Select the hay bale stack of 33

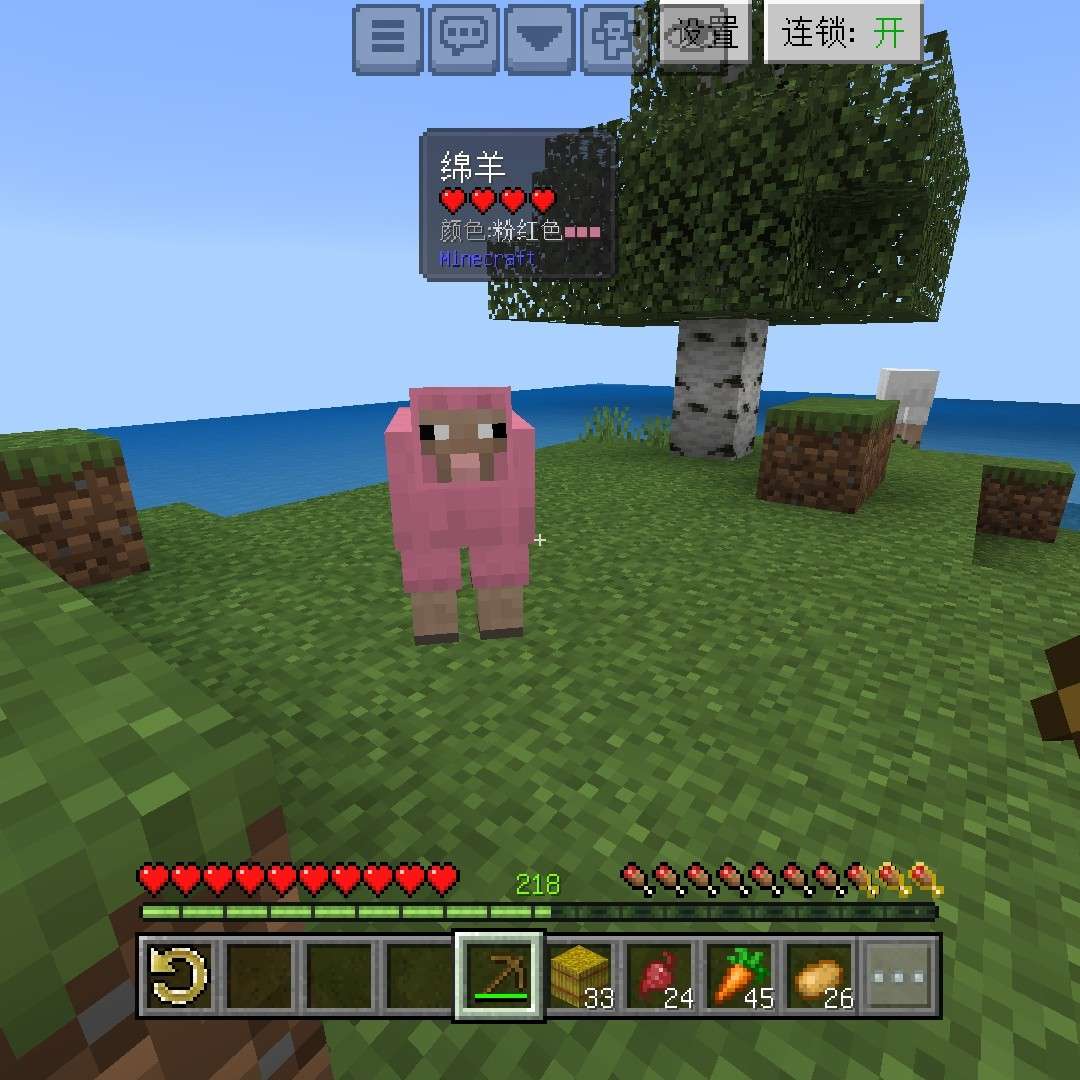click(x=580, y=976)
